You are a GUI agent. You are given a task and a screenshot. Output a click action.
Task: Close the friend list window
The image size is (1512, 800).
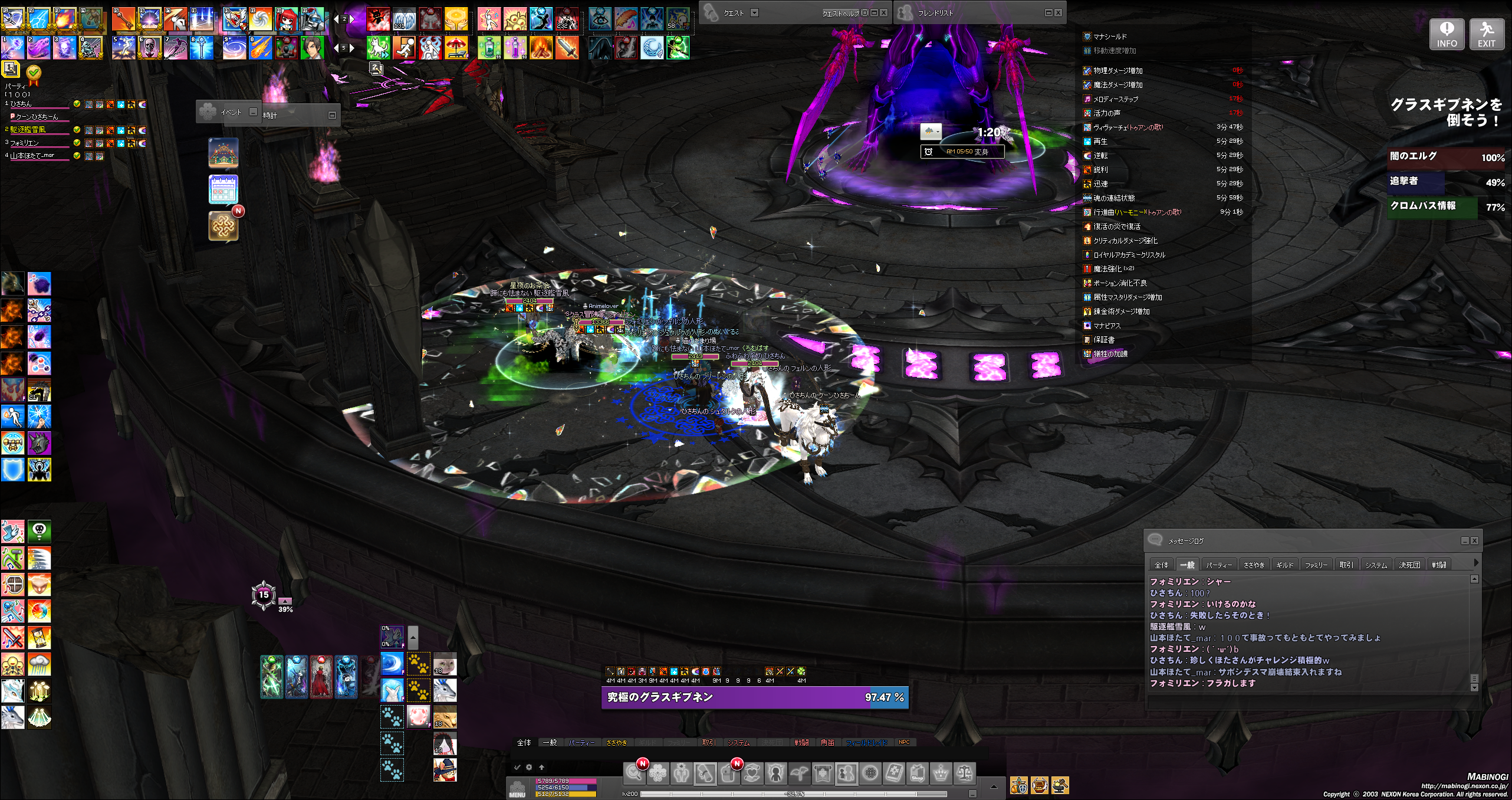1058,12
